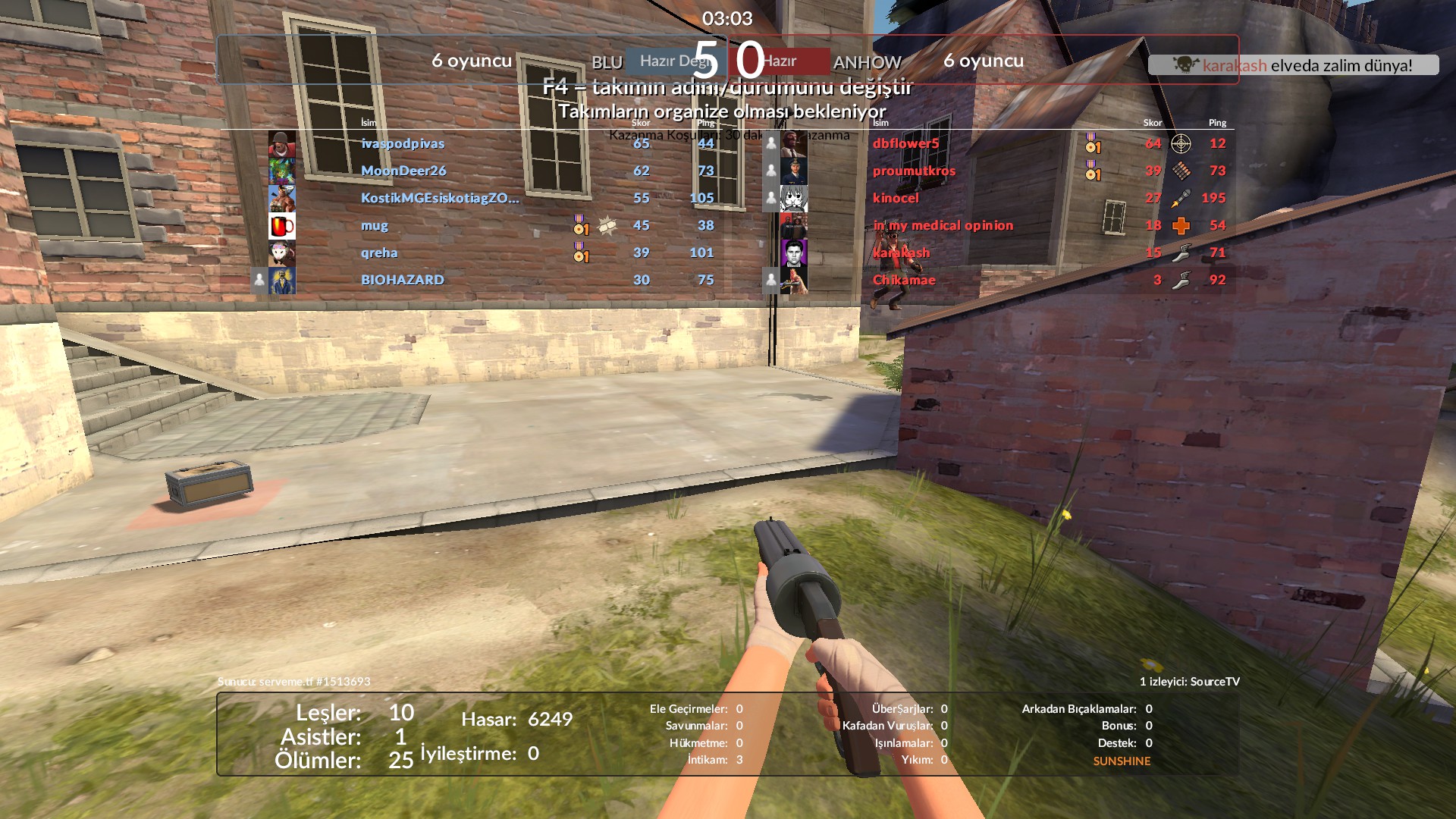Toggle BLU team's Hazır Değil ready status
1456x819 pixels.
coord(669,61)
